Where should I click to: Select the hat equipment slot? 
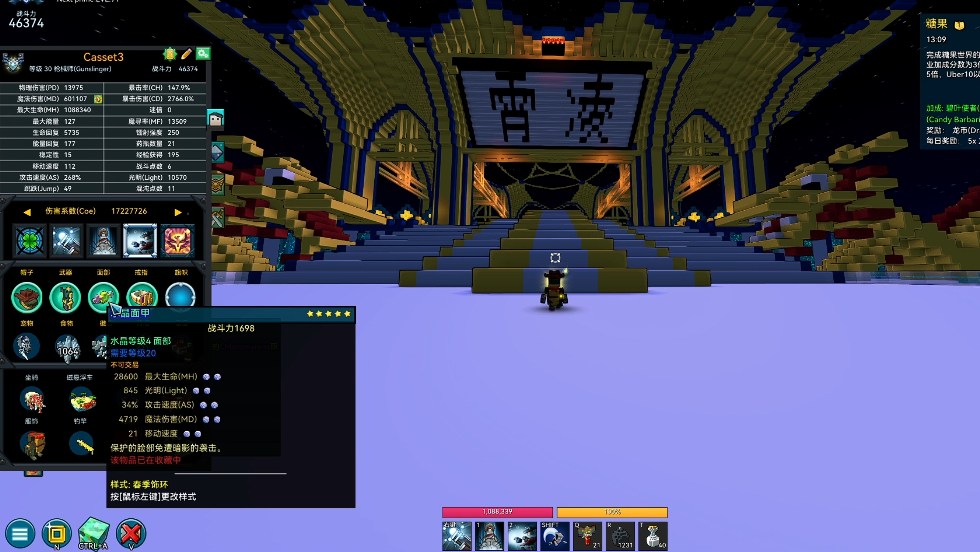(x=27, y=297)
